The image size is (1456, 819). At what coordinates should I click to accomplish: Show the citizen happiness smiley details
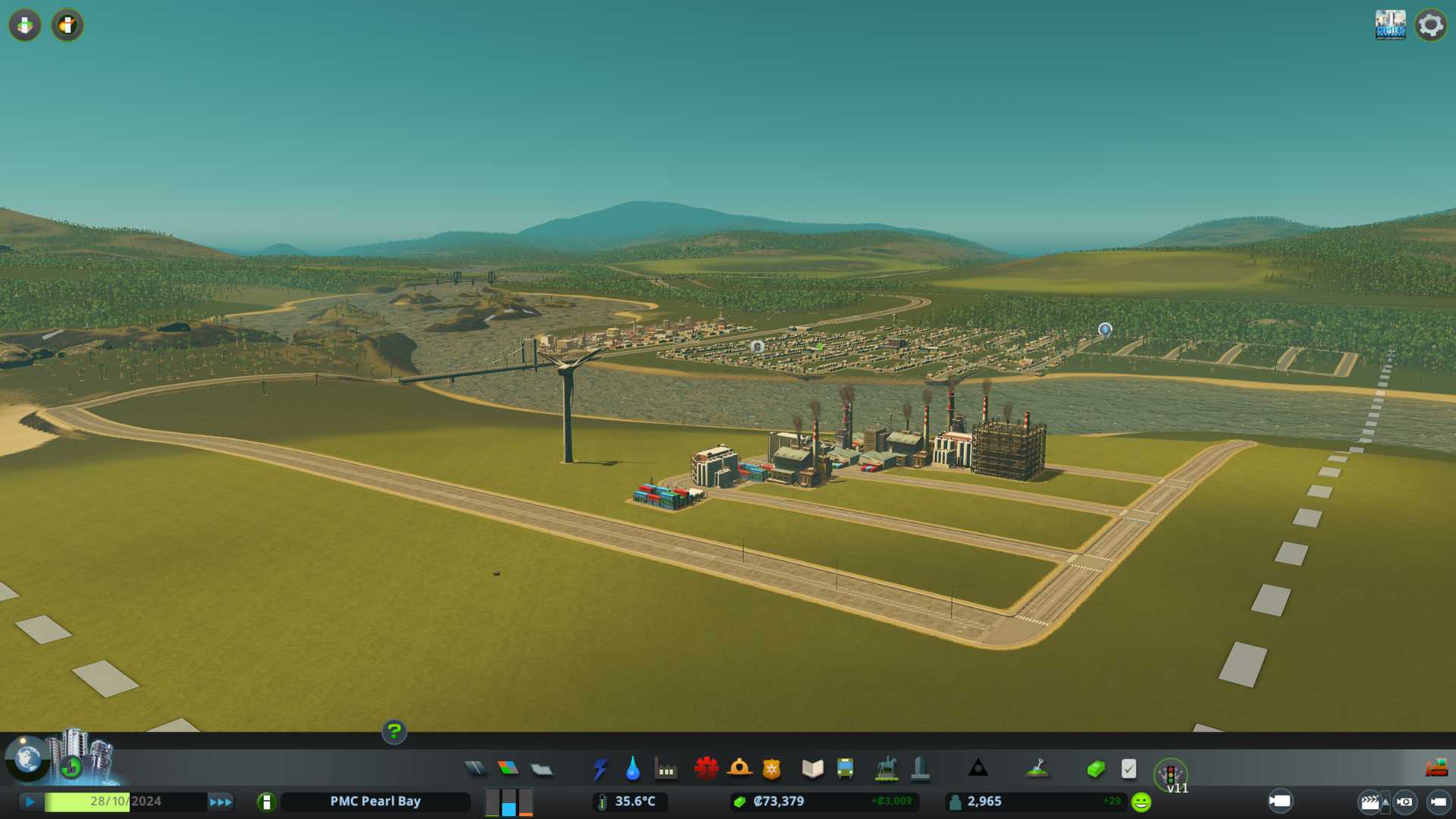(1141, 802)
